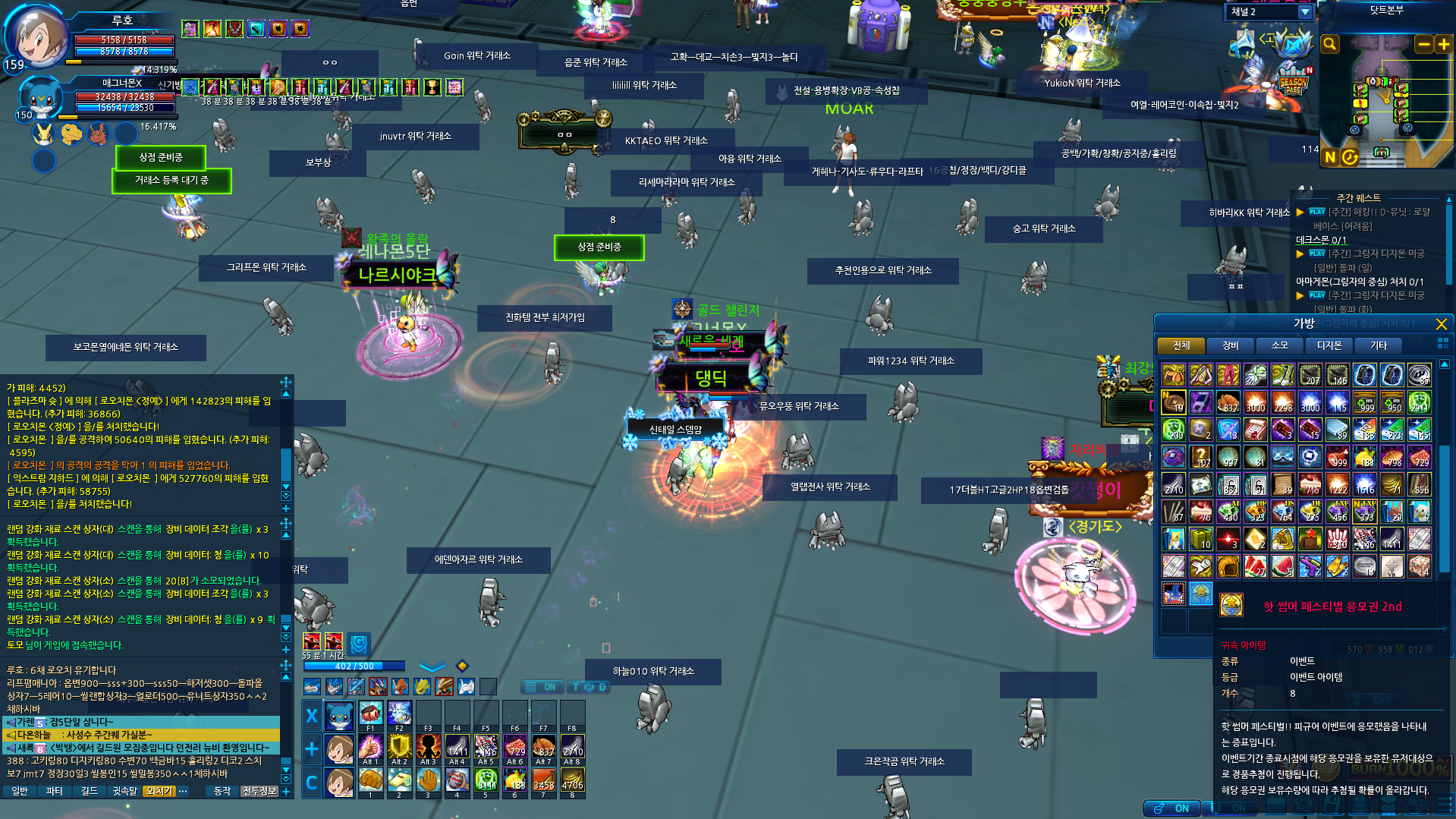Image resolution: width=1456 pixels, height=819 pixels.
Task: Activate the thumbs-up skill in Alt 1 slot
Action: coord(370,748)
